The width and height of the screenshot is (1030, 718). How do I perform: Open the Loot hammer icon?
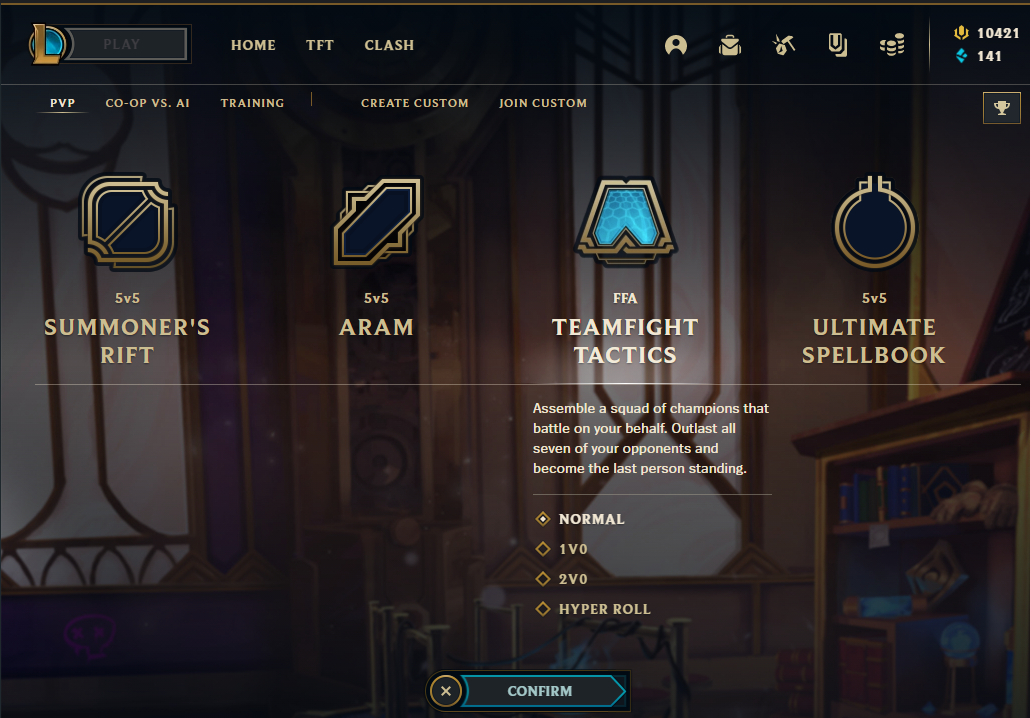pos(784,45)
